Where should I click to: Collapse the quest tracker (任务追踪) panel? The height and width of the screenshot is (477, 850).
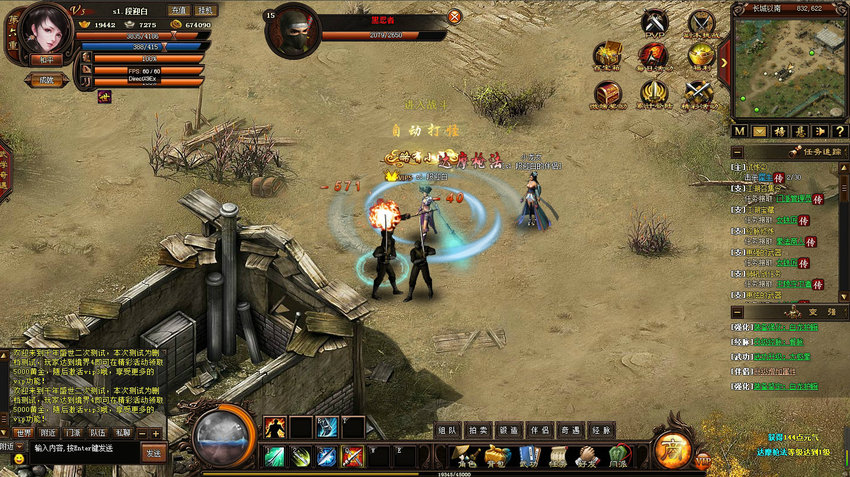pyautogui.click(x=737, y=152)
